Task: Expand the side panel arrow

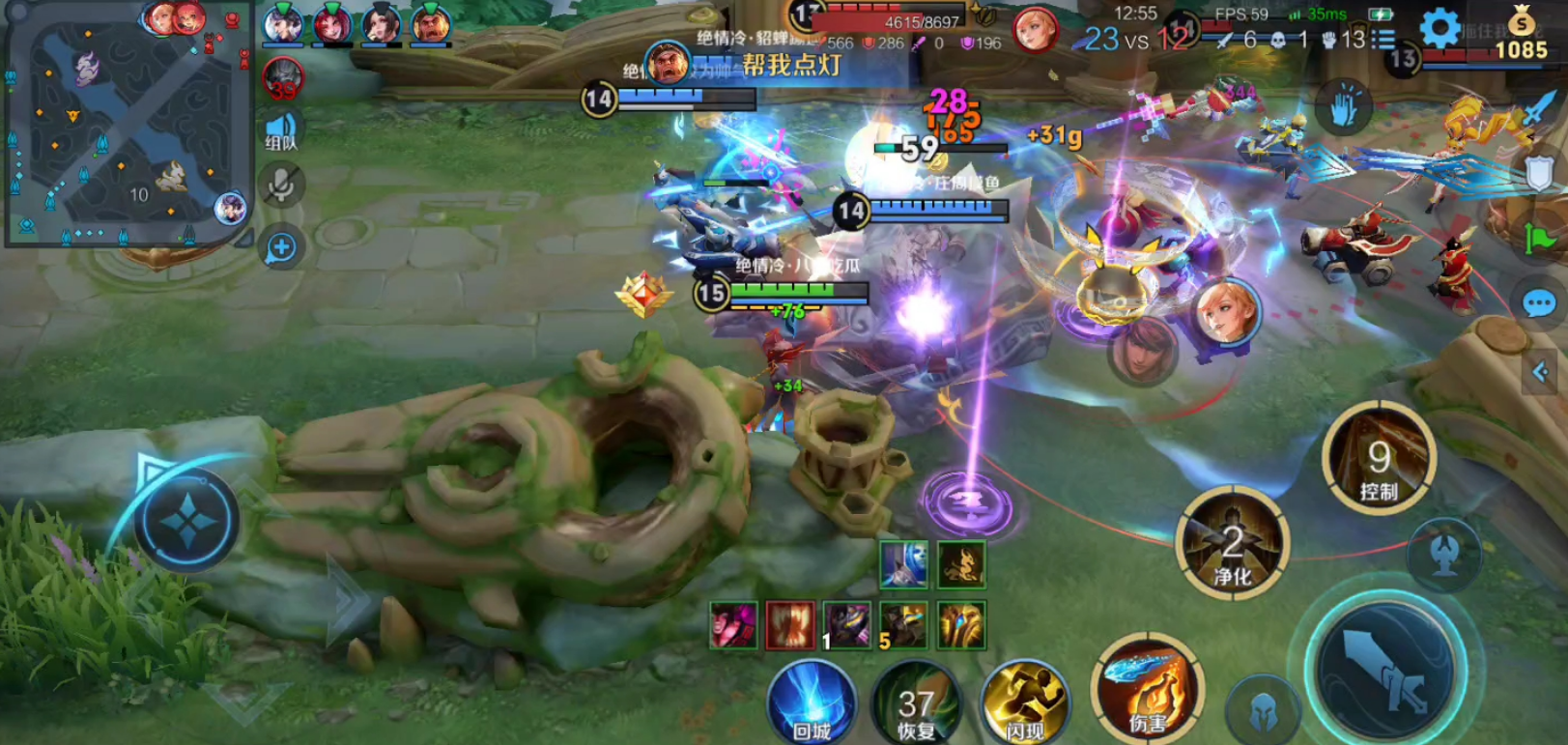Action: pyautogui.click(x=1541, y=371)
